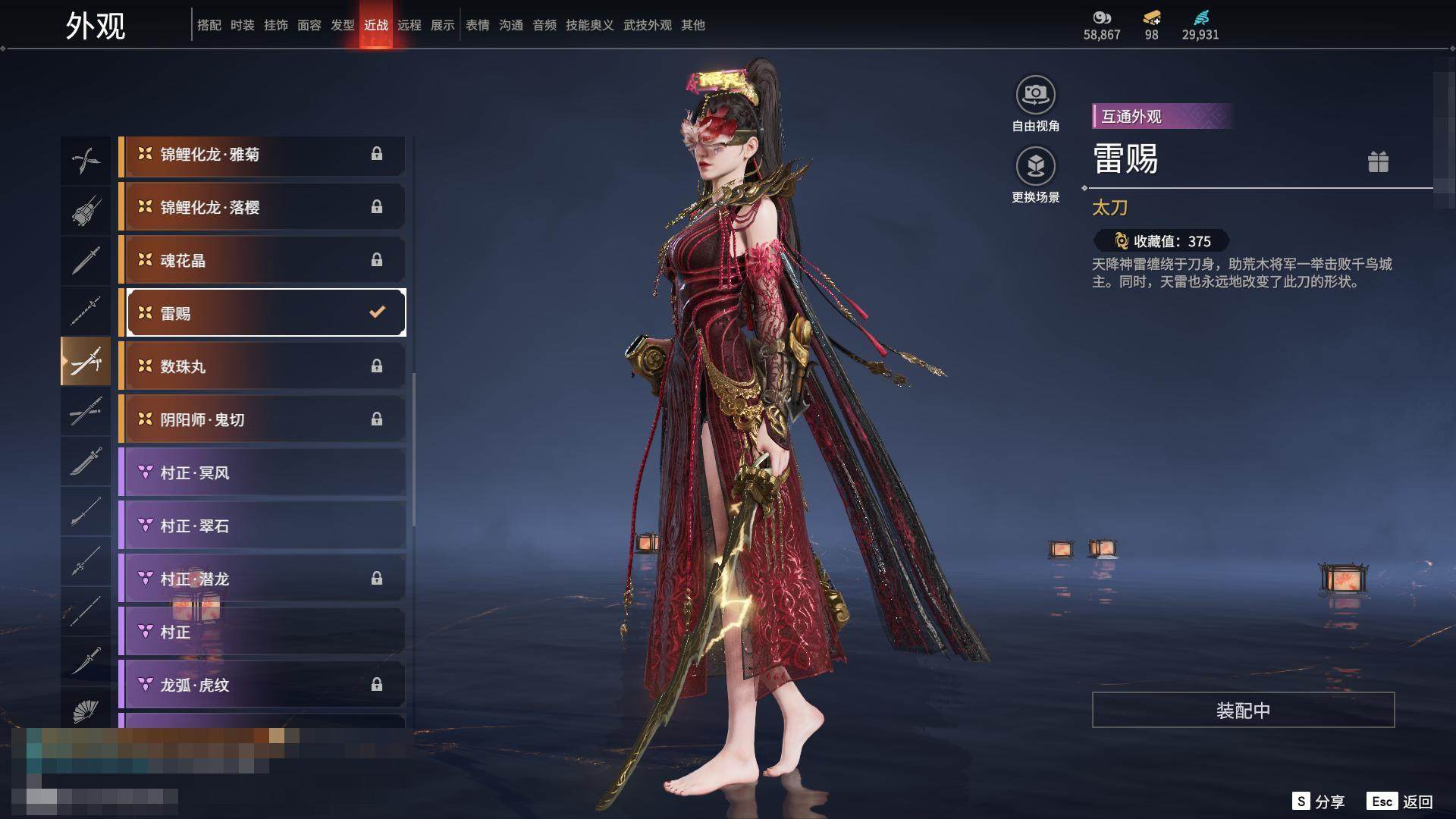Viewport: 1456px width, 819px height.
Task: Select the 阴阳师·鬼切 skin
Action: click(x=262, y=420)
